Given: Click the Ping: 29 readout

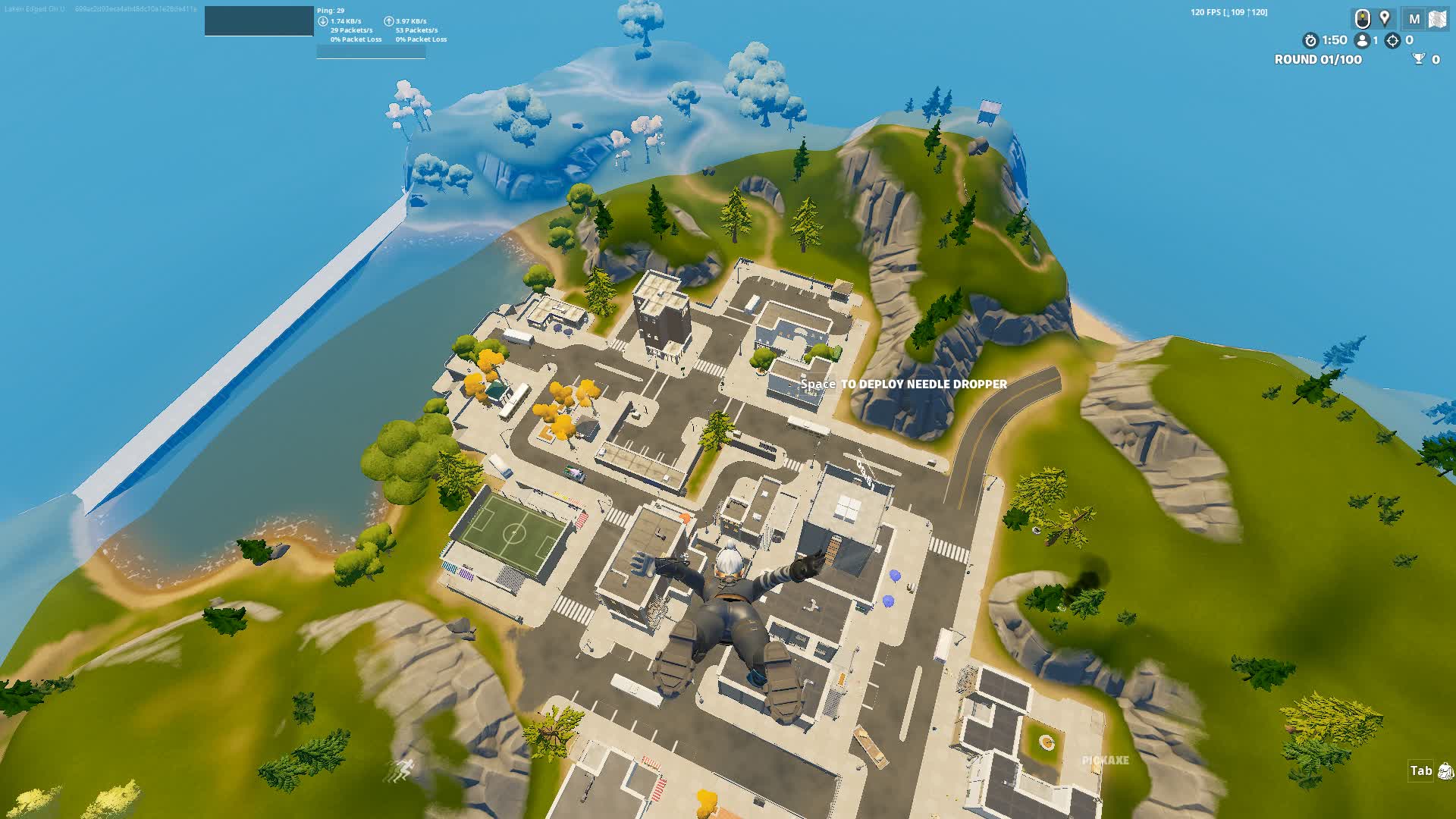Looking at the screenshot, I should pyautogui.click(x=331, y=11).
